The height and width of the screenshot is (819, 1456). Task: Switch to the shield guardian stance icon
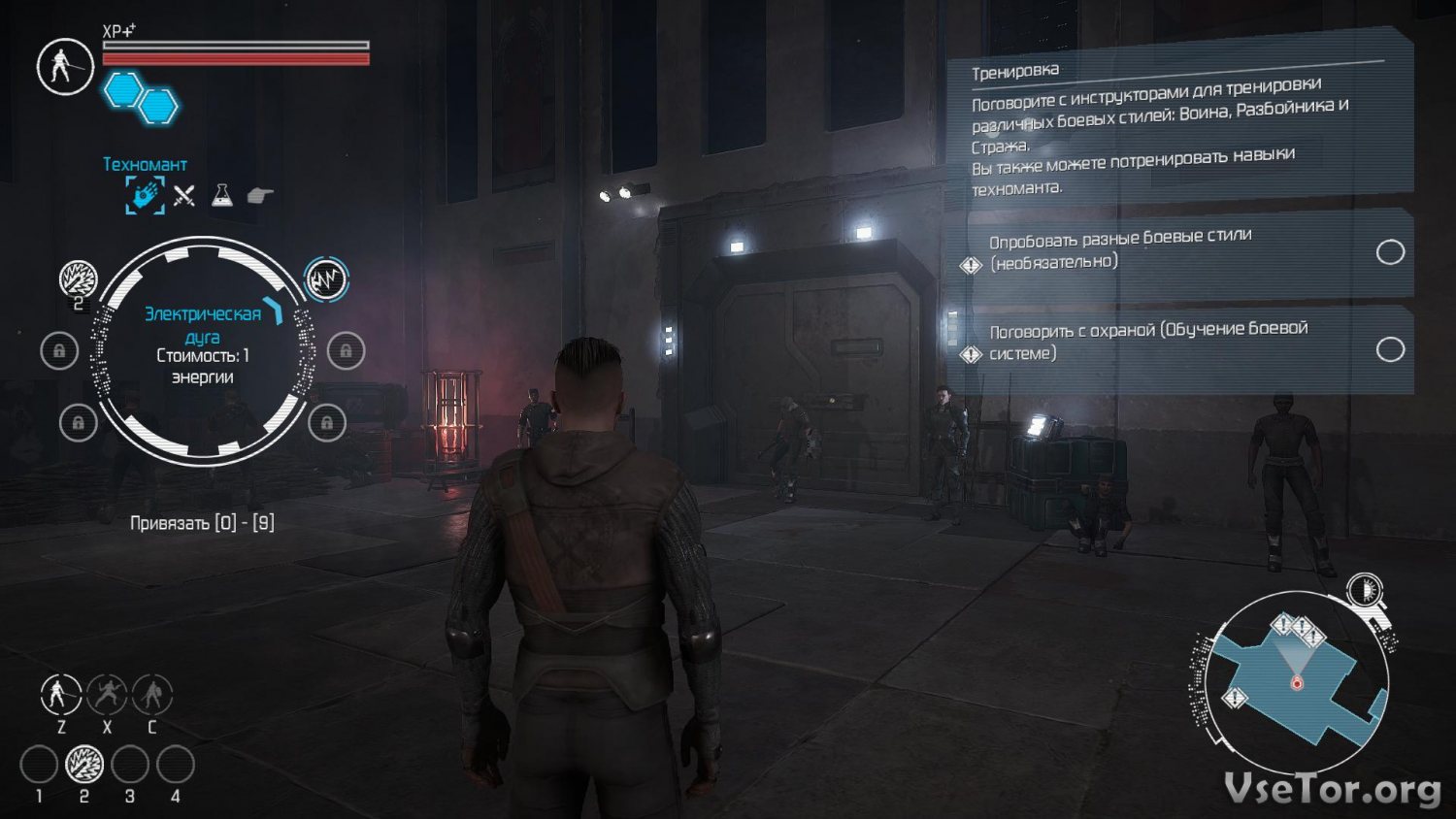152,695
